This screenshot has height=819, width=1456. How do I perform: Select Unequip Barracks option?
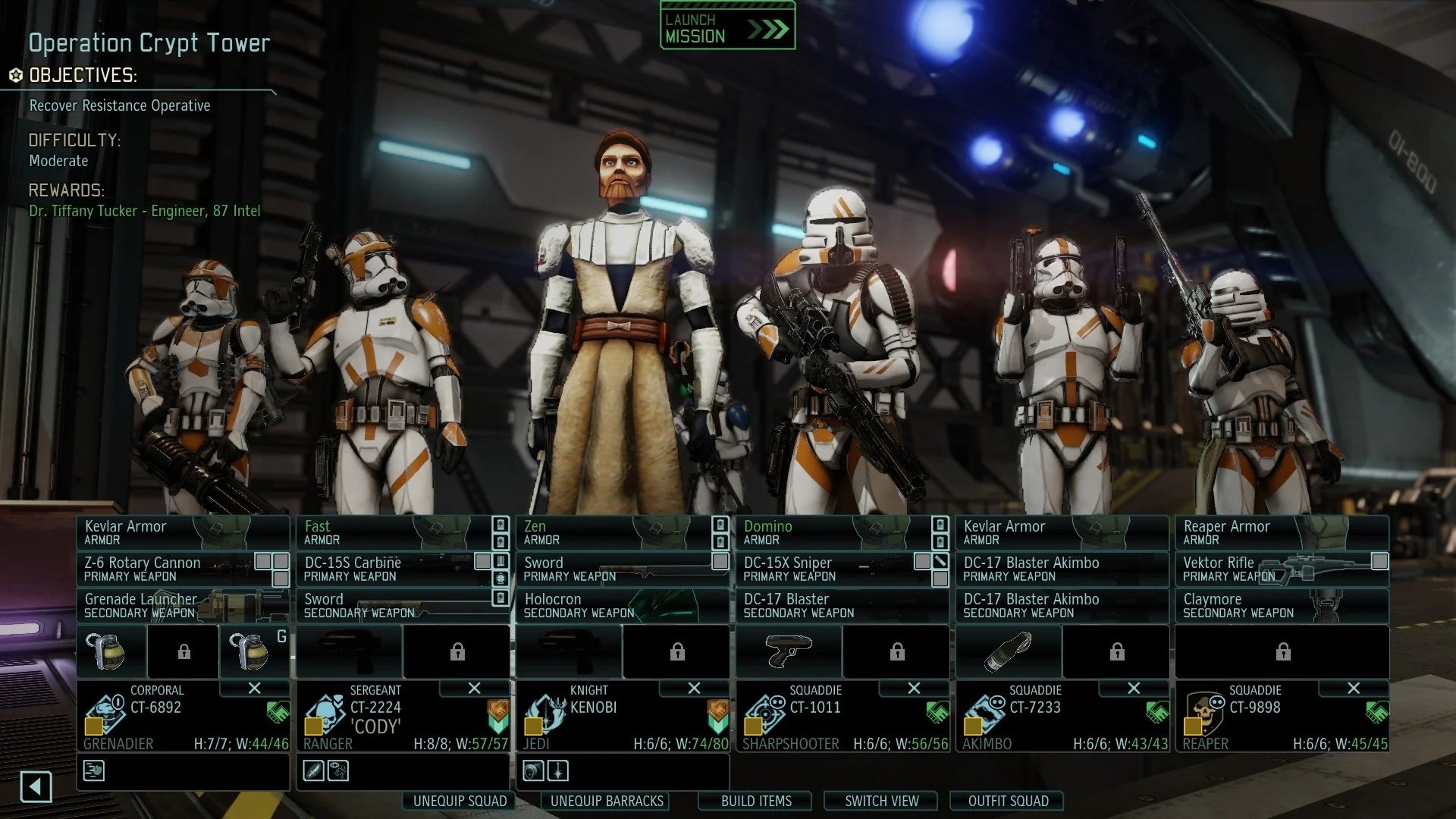click(x=607, y=801)
